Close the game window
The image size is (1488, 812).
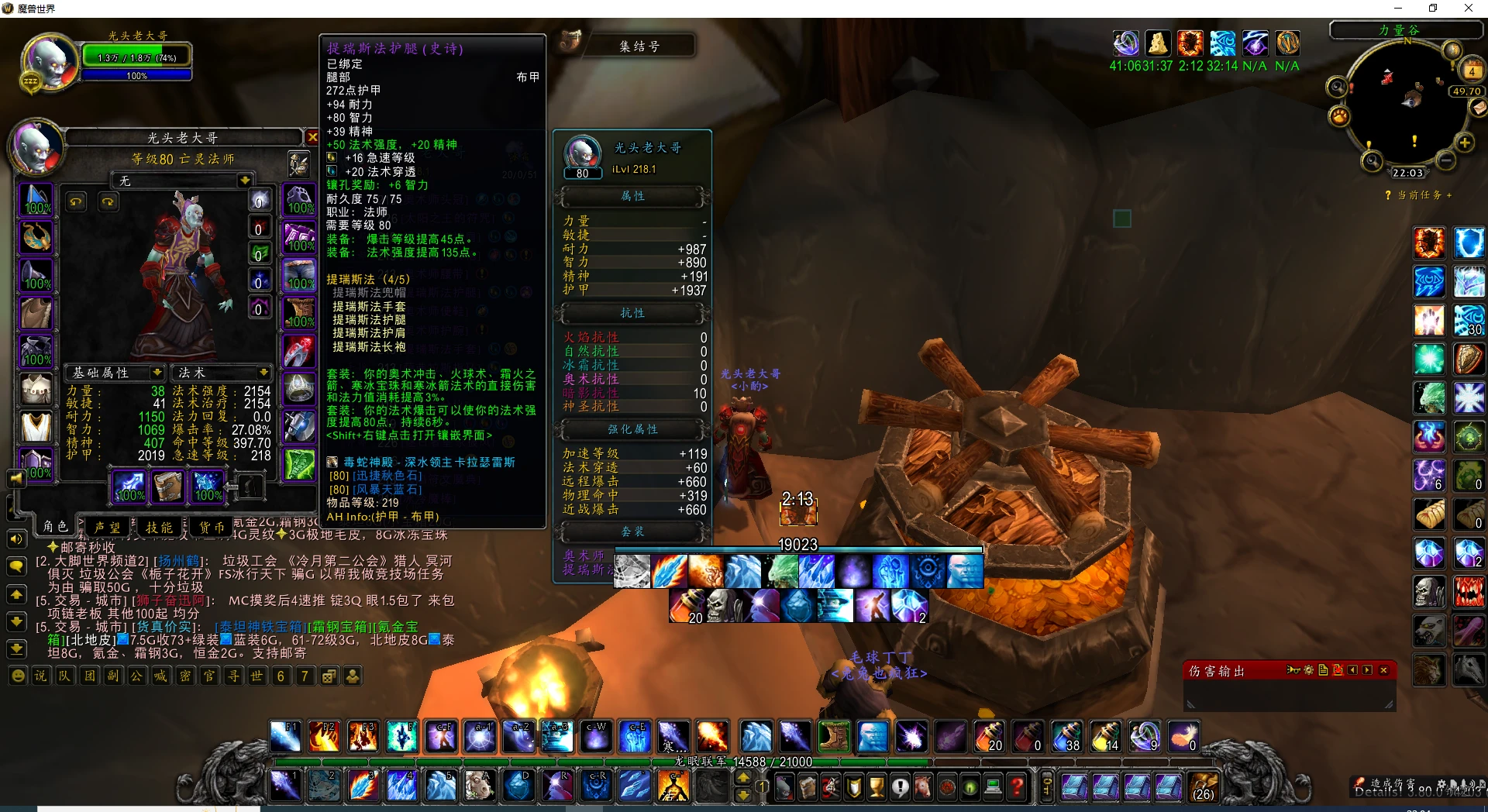[x=1468, y=9]
